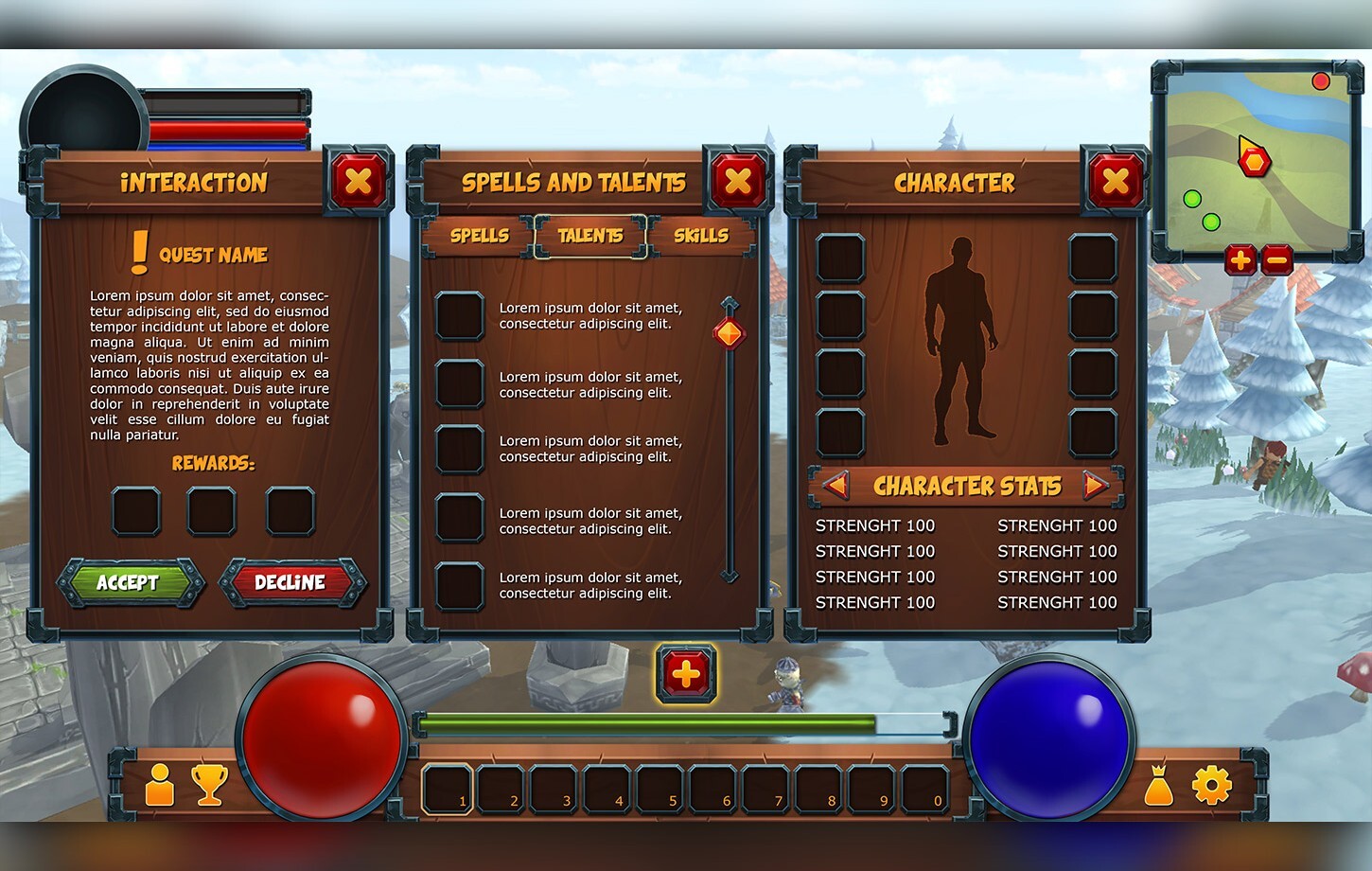This screenshot has width=1372, height=871.
Task: Click the talent list scrollbar diamond handle
Action: tap(727, 332)
